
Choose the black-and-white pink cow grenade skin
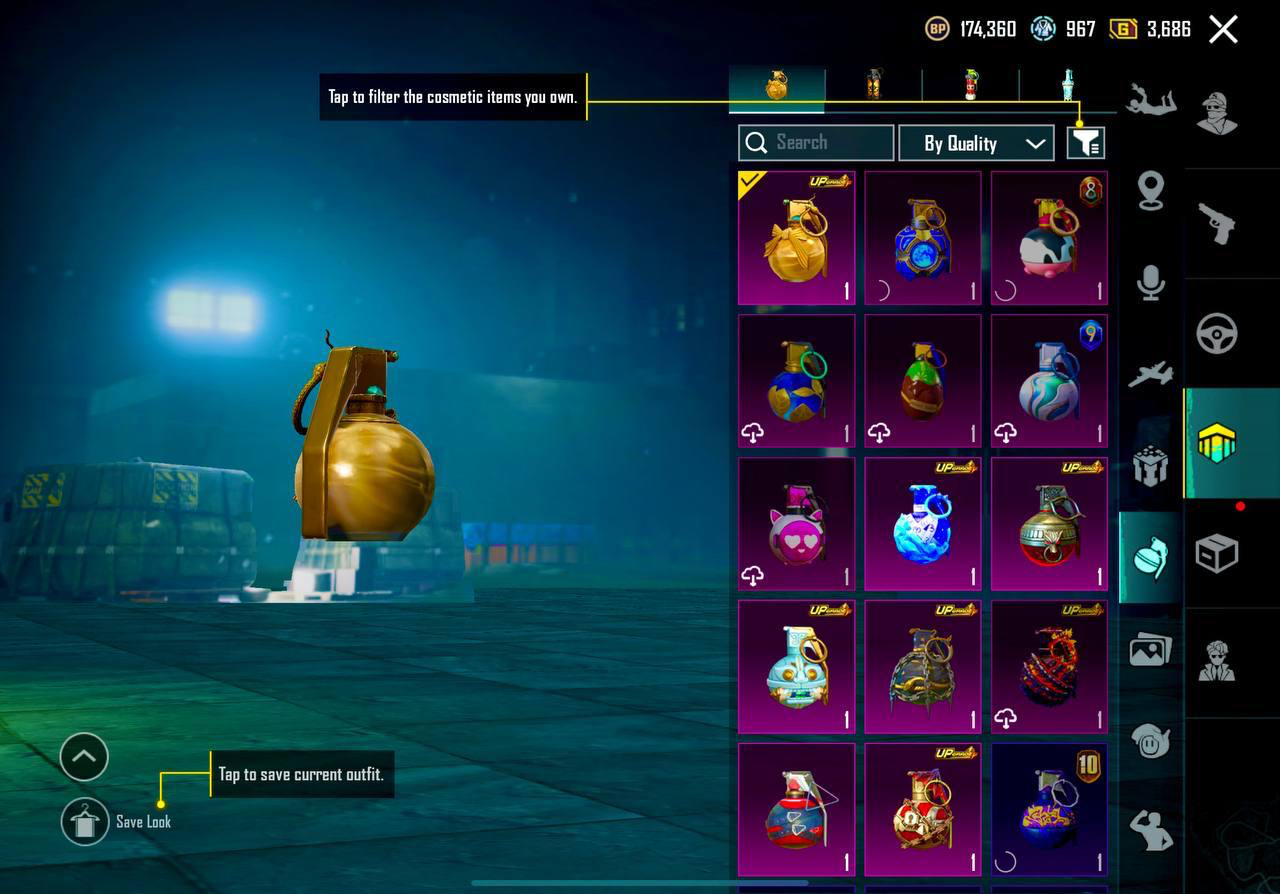point(1049,238)
